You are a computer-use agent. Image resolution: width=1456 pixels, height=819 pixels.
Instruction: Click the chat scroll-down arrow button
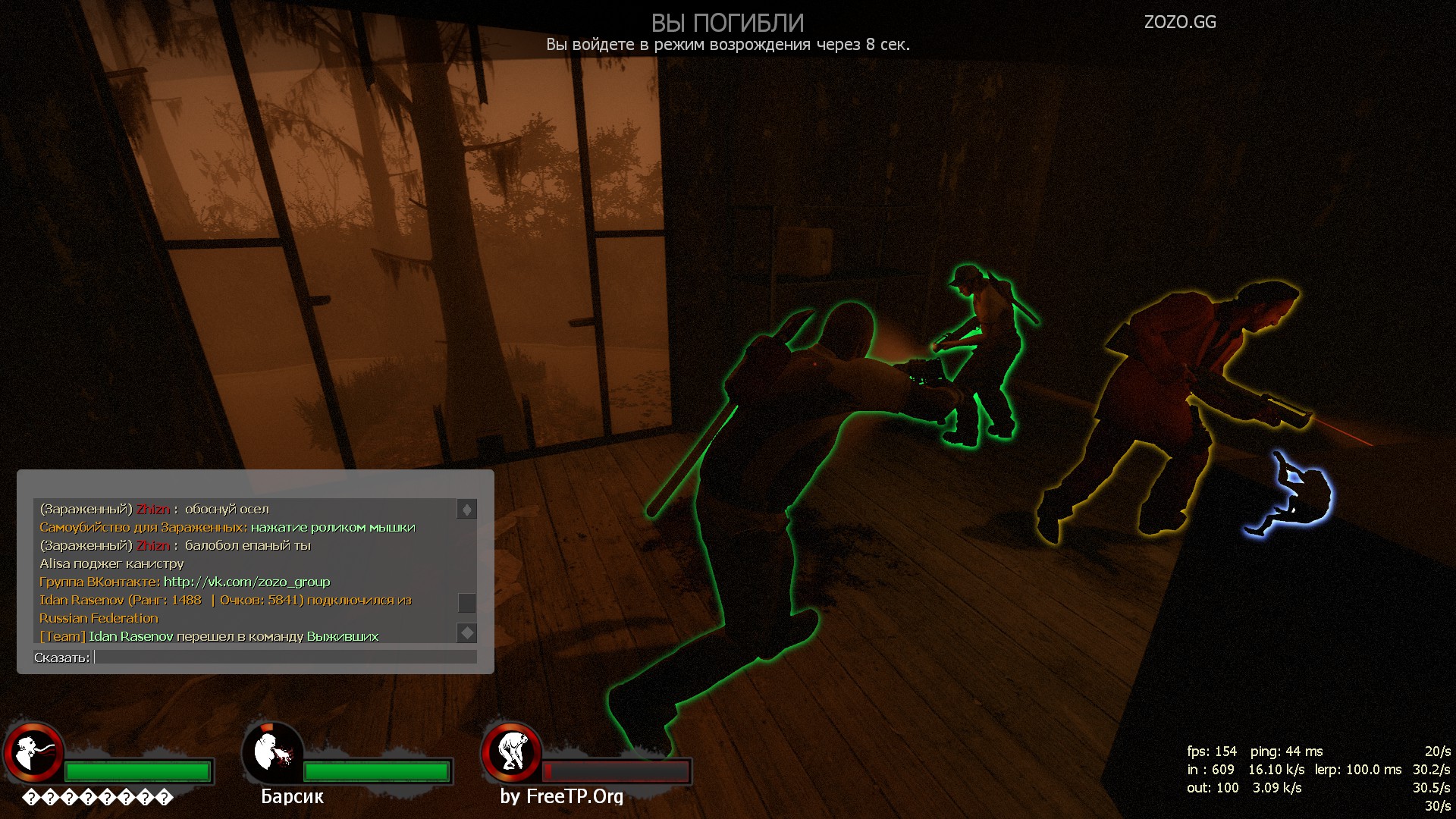(x=466, y=632)
